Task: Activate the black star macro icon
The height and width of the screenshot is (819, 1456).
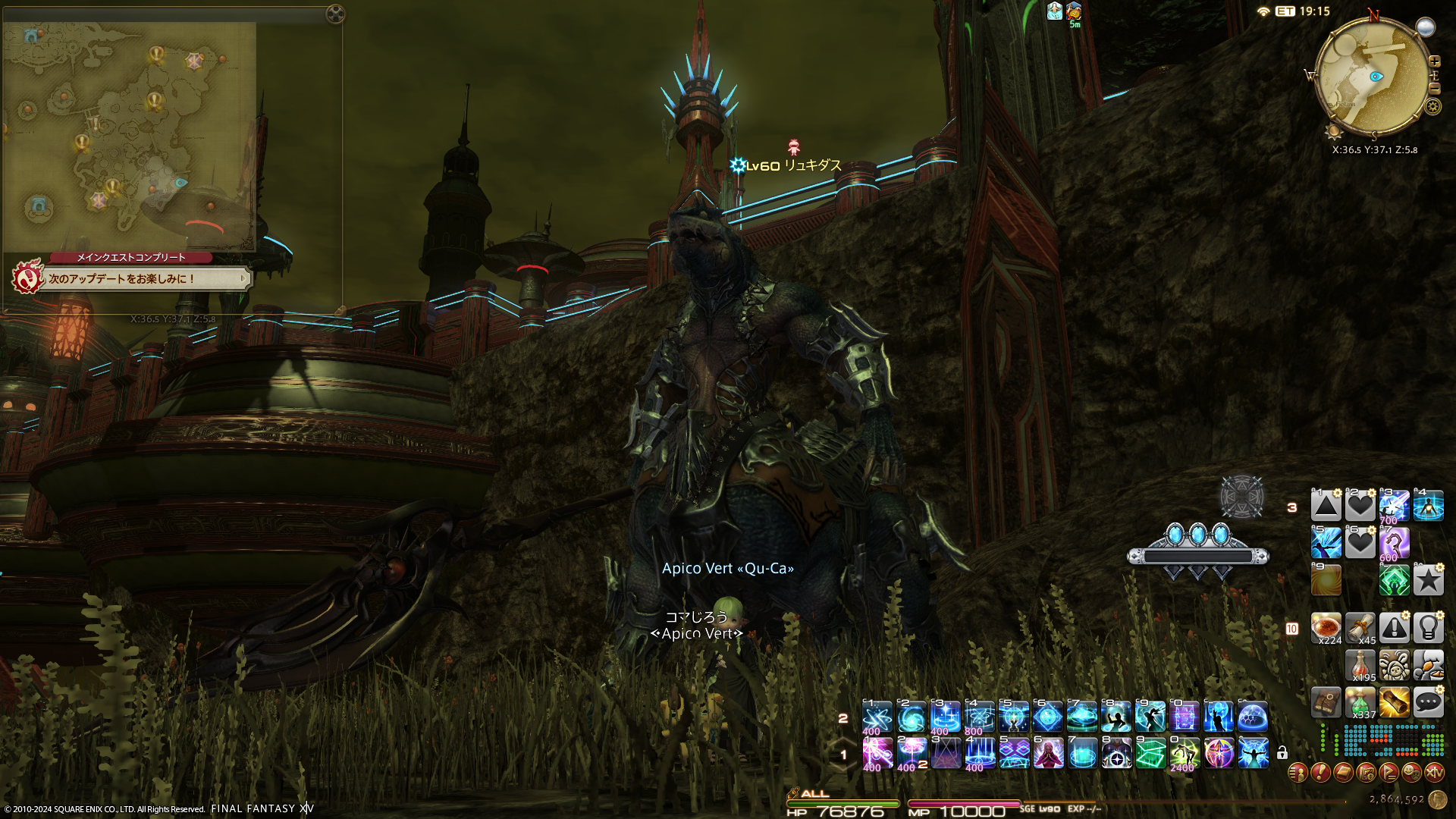Action: (1428, 581)
